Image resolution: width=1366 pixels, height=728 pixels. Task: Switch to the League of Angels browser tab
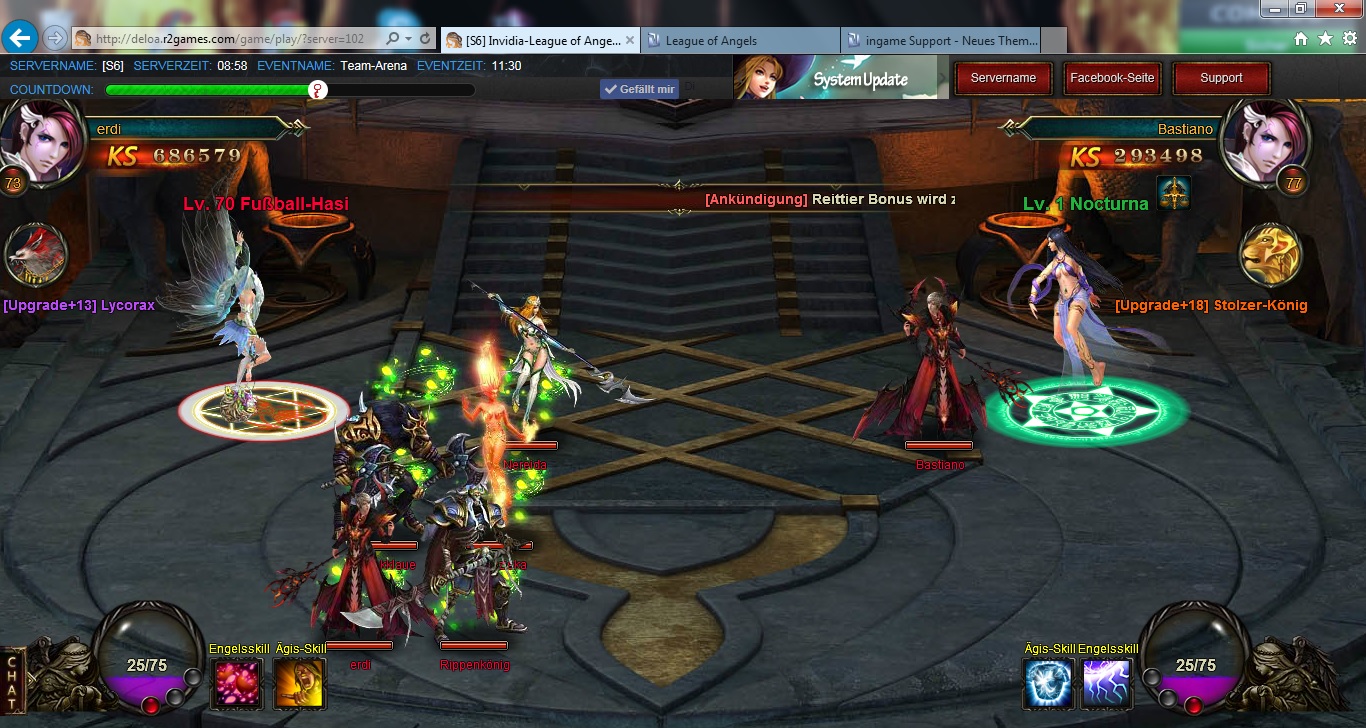click(x=740, y=40)
